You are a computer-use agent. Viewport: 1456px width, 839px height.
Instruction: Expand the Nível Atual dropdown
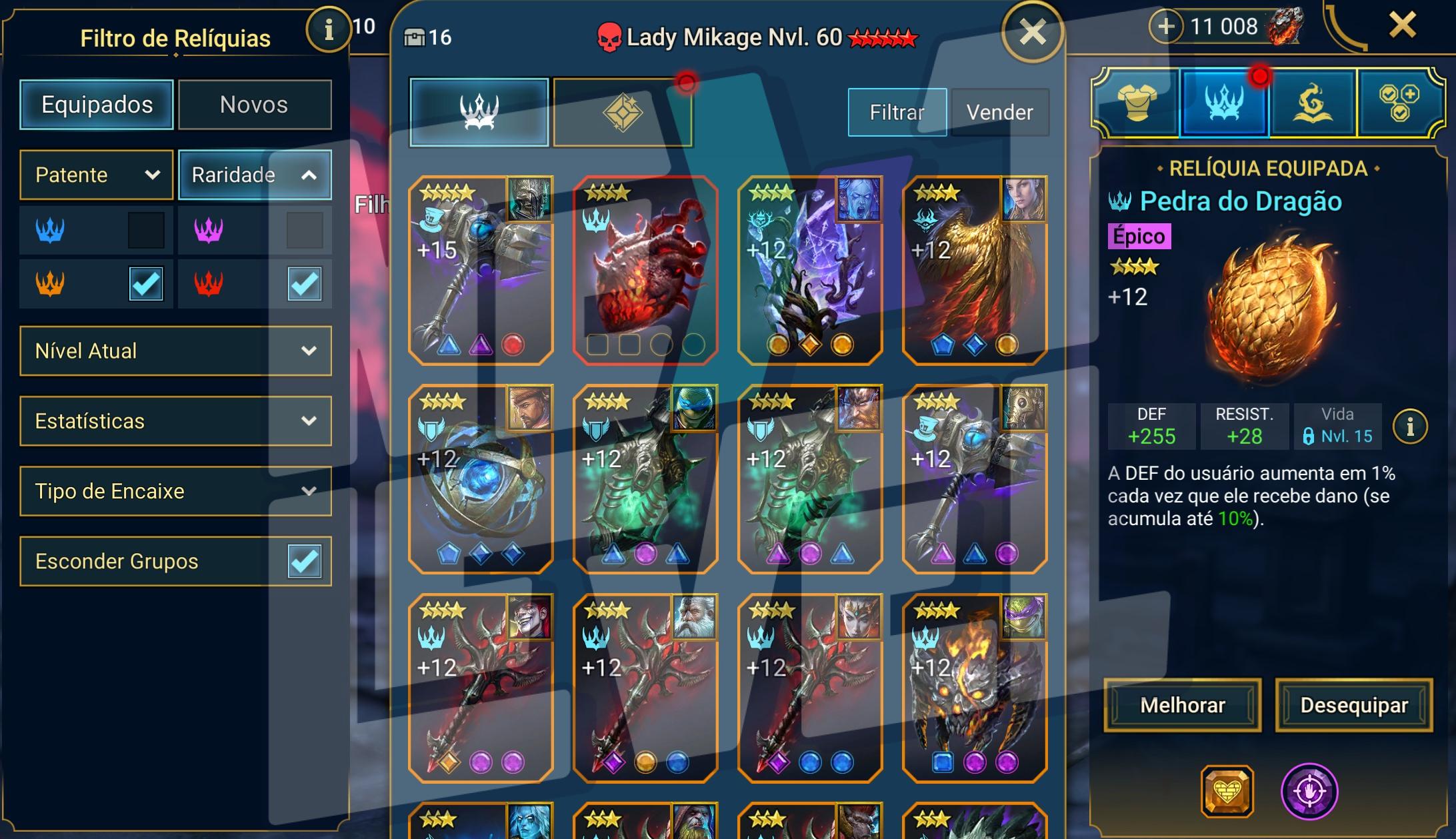[x=175, y=351]
